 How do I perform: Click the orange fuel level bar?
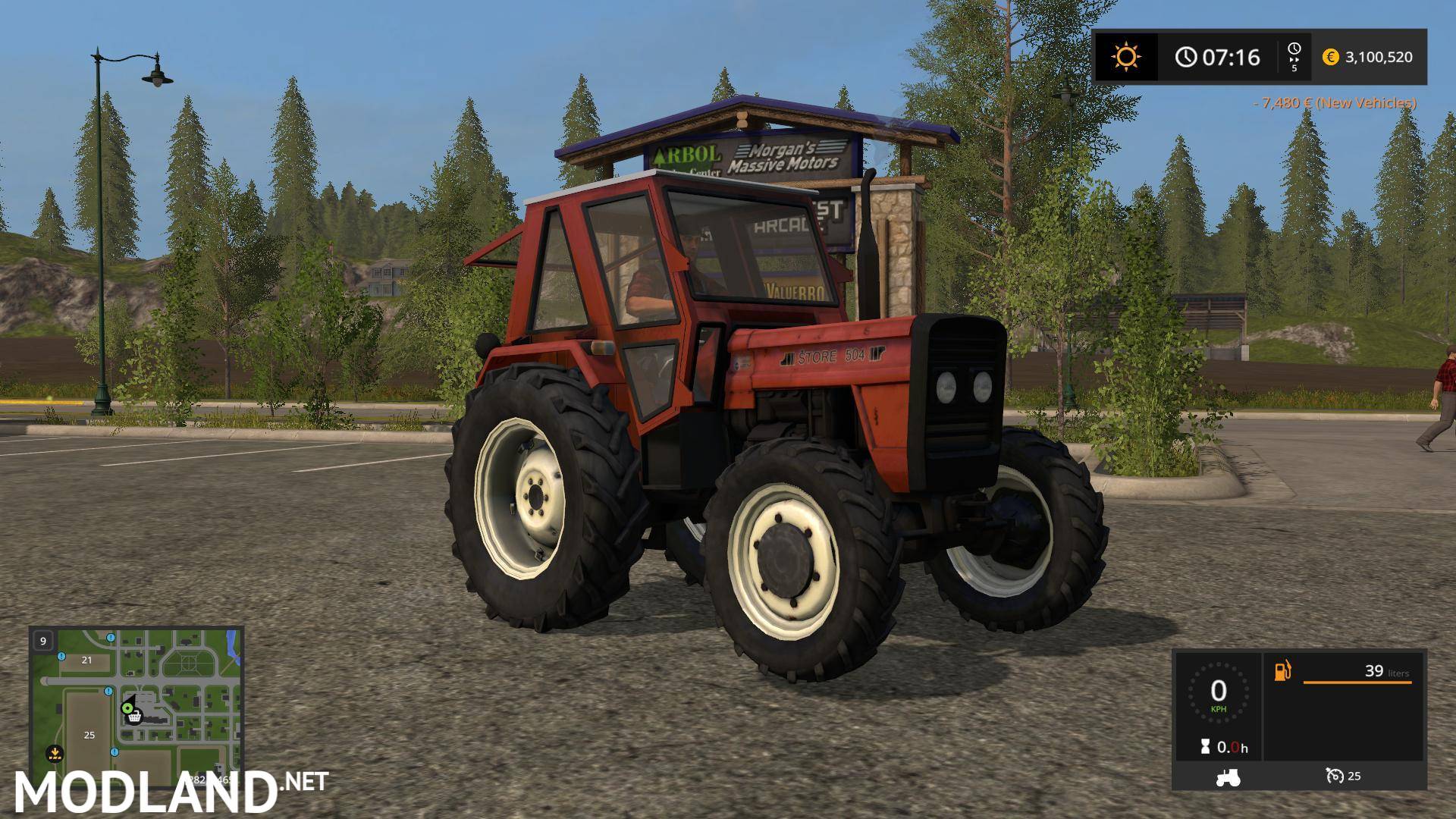point(1357,682)
